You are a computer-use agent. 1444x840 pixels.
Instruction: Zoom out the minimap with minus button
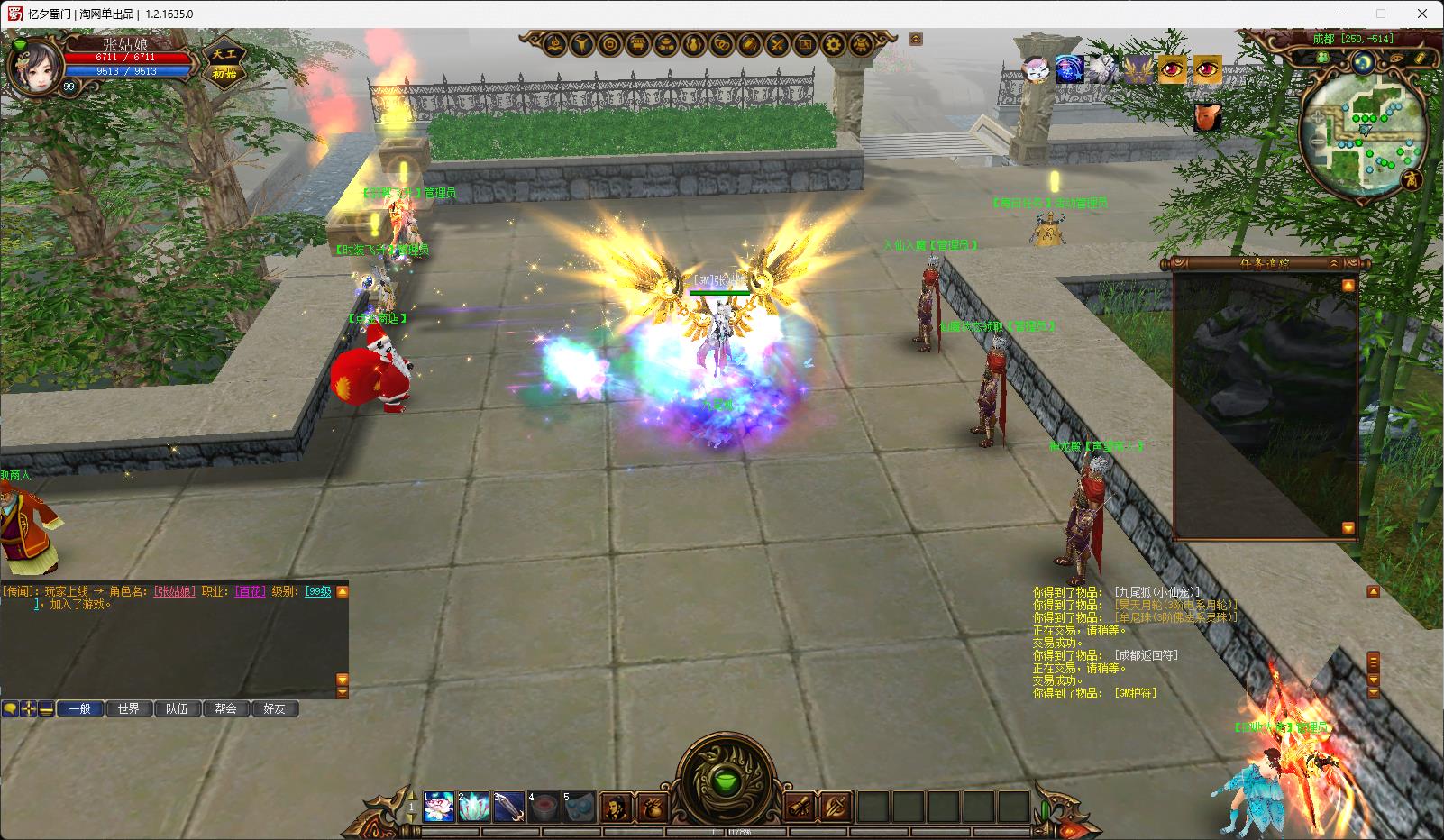(x=1318, y=141)
